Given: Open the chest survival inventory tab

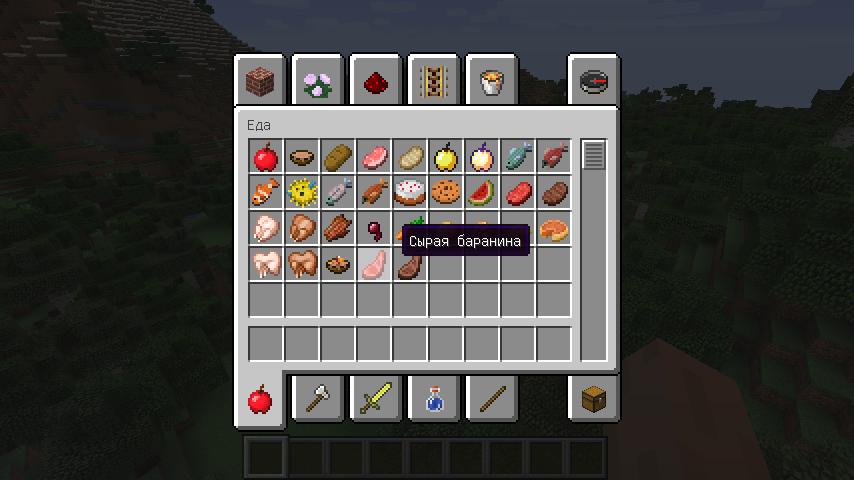Looking at the screenshot, I should click(x=593, y=400).
